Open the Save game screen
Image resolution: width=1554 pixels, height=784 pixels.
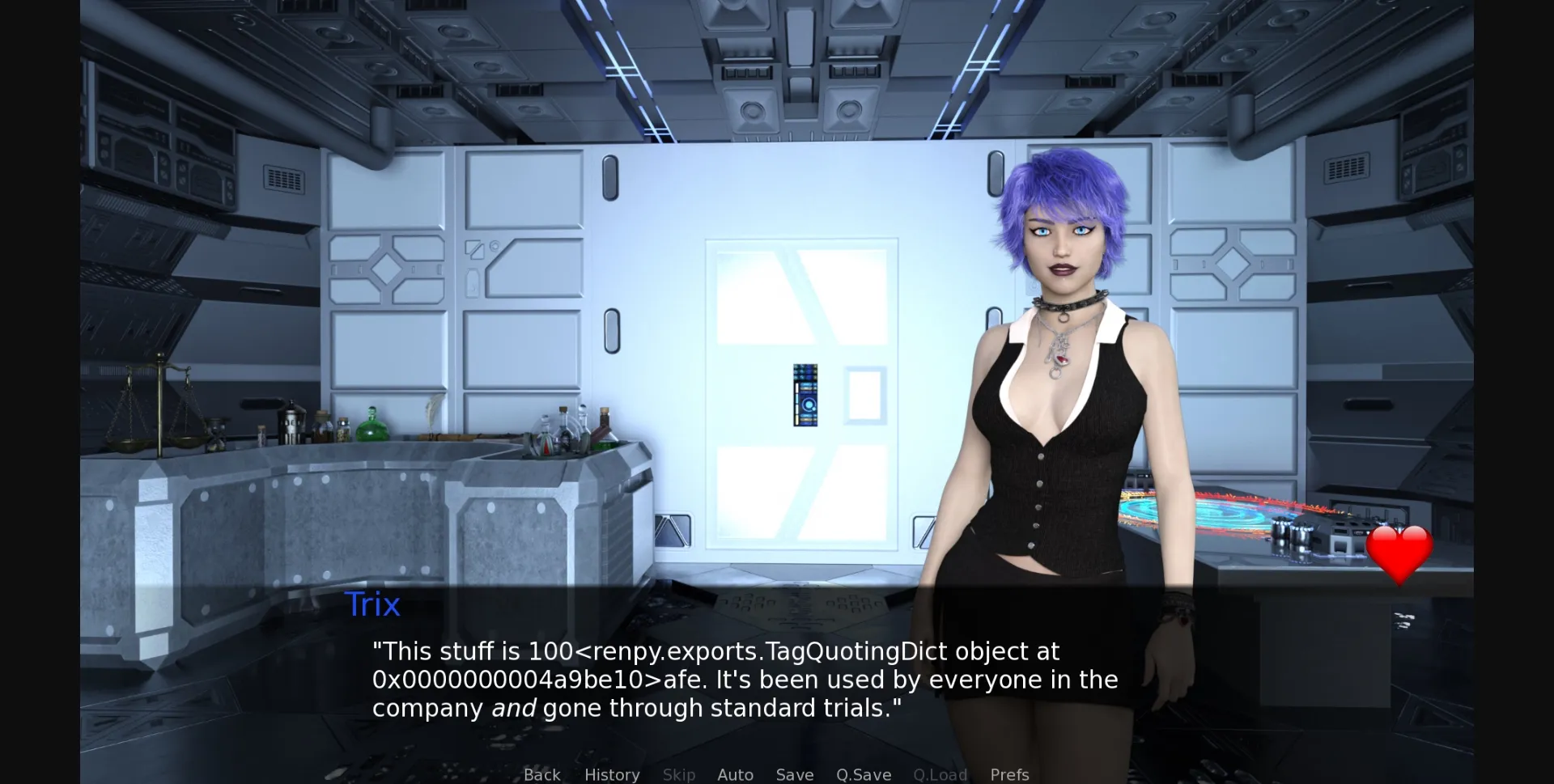point(794,774)
